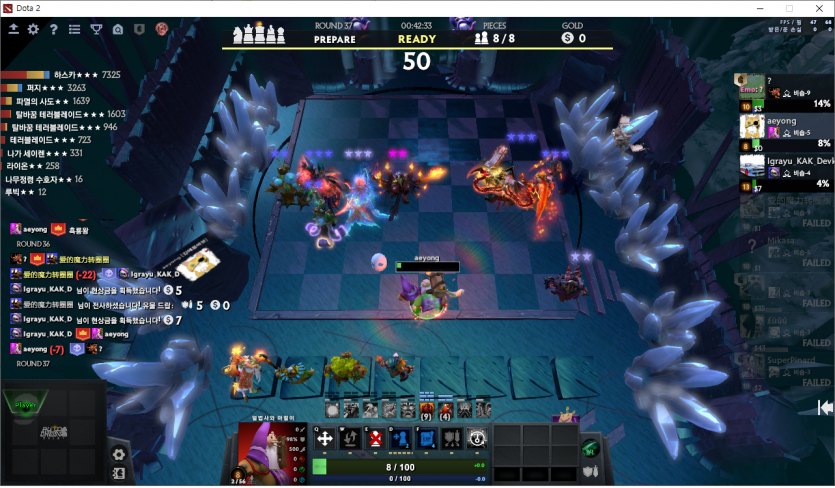
Task: Close the Dota 2 window
Action: (816, 8)
